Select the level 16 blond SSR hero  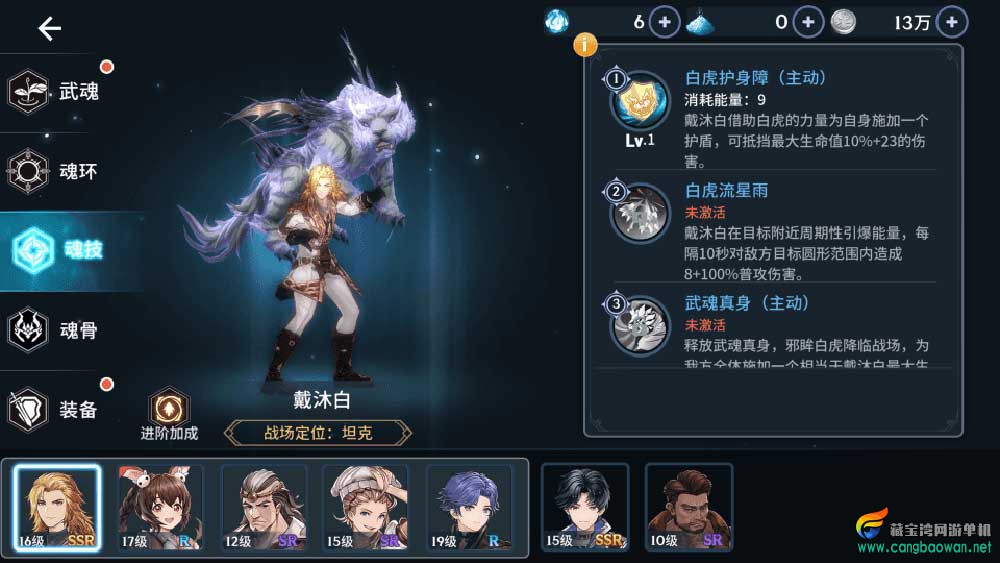pos(57,509)
